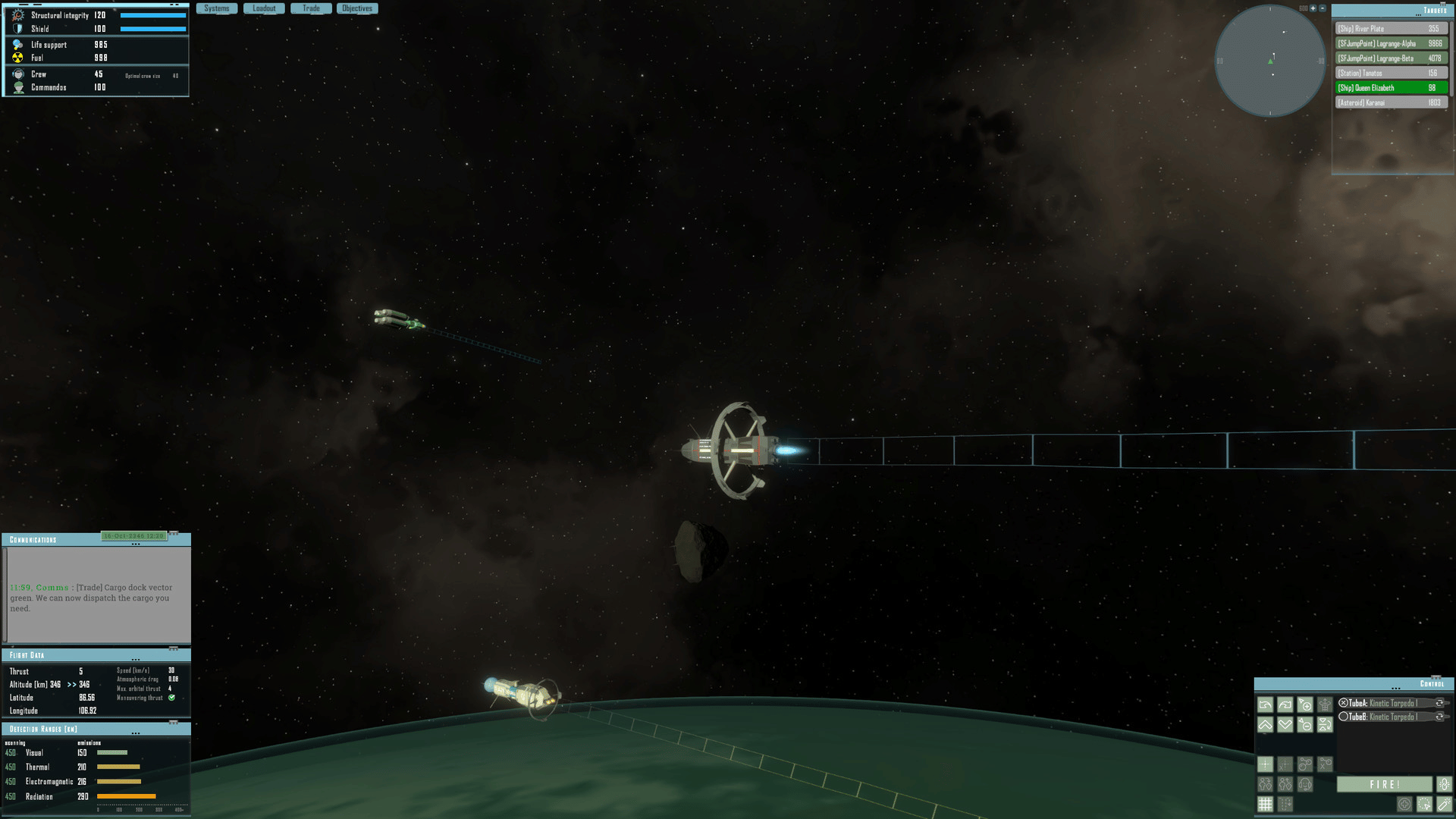Click the down chevron control button
Screen dimensions: 1456x819
click(x=1285, y=725)
